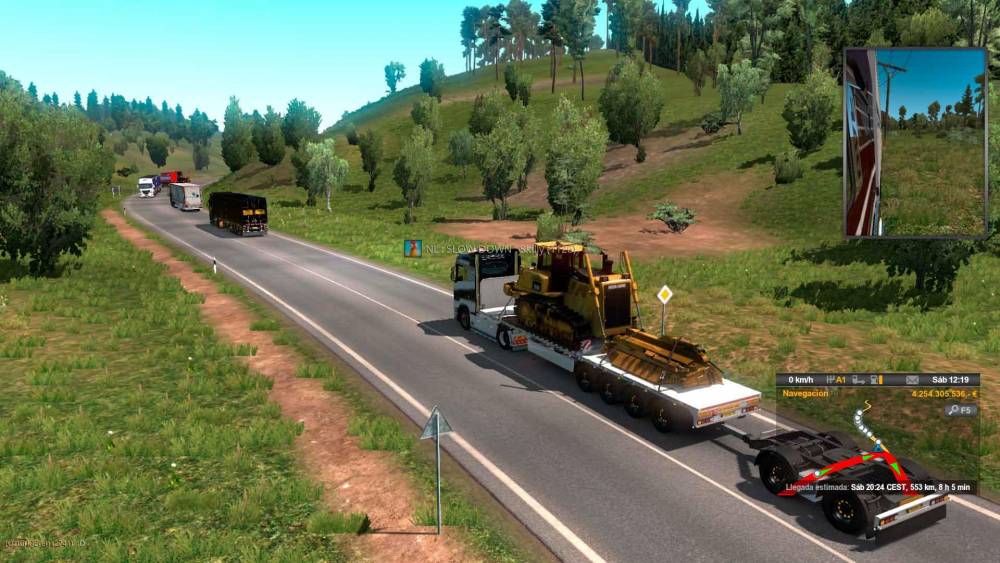Click the magnifier zoom button labeled F5
This screenshot has height=563, width=1000.
tap(961, 409)
